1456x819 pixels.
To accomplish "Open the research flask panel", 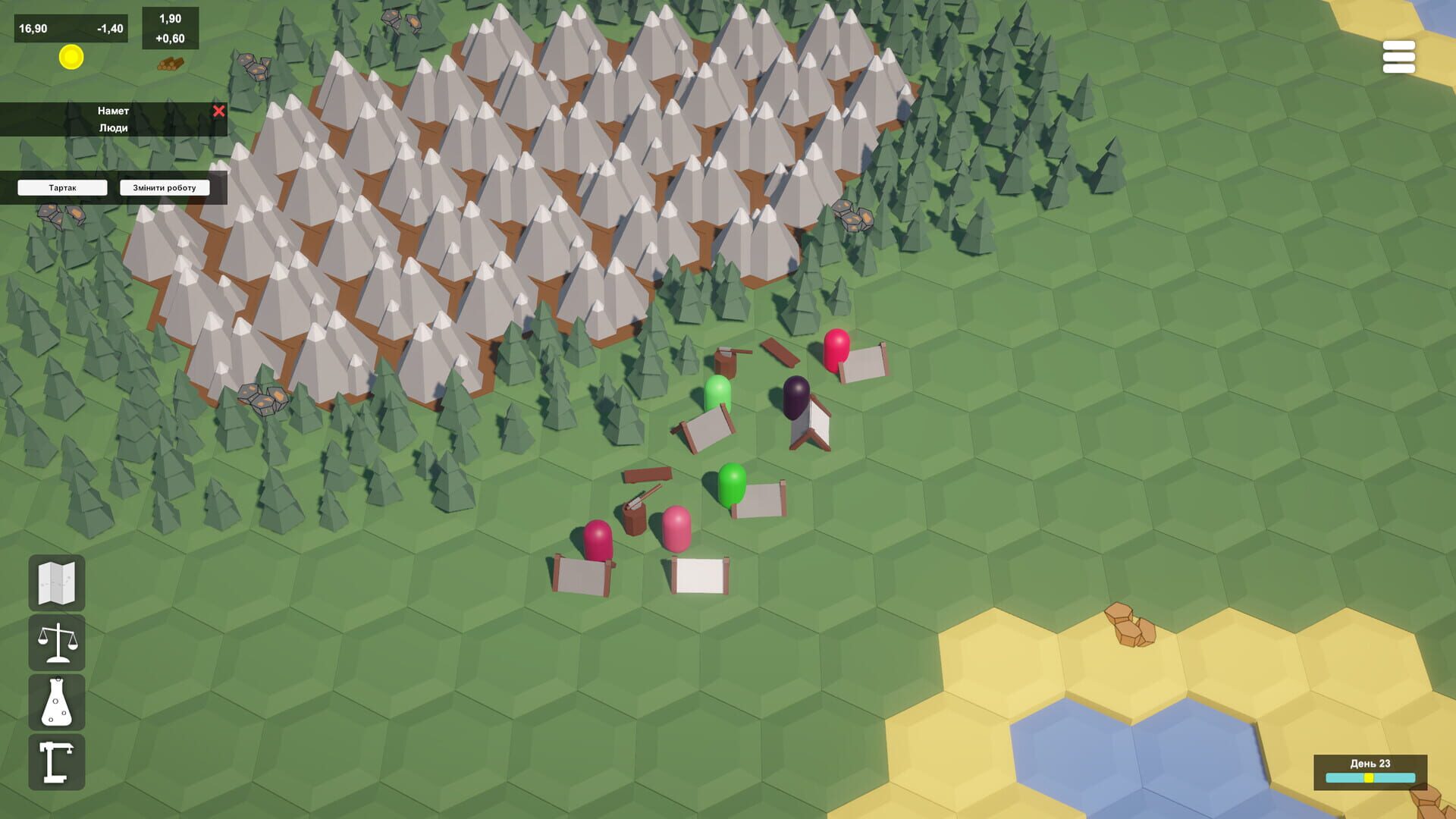I will pyautogui.click(x=56, y=703).
